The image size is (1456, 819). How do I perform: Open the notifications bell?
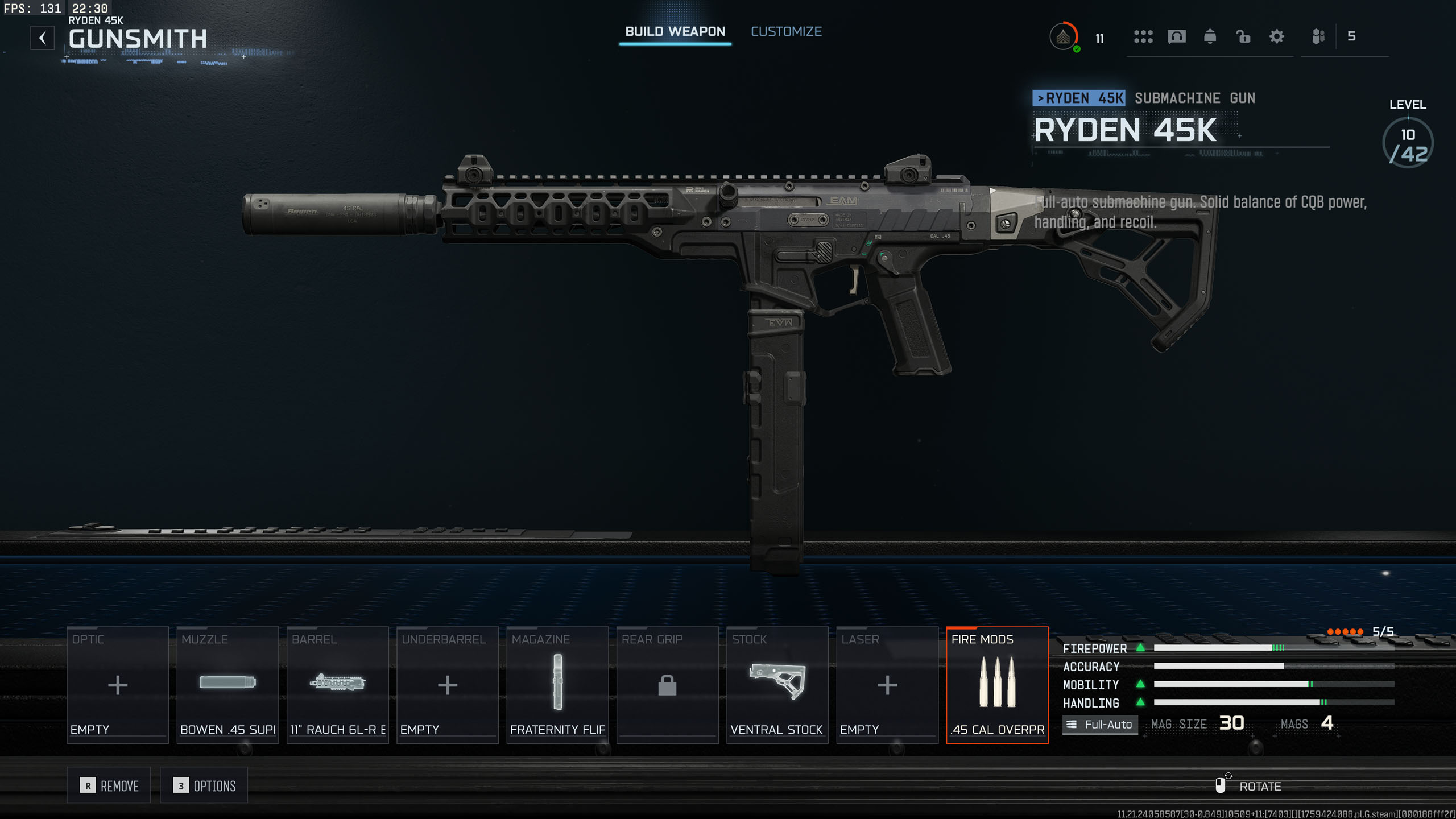click(x=1210, y=37)
